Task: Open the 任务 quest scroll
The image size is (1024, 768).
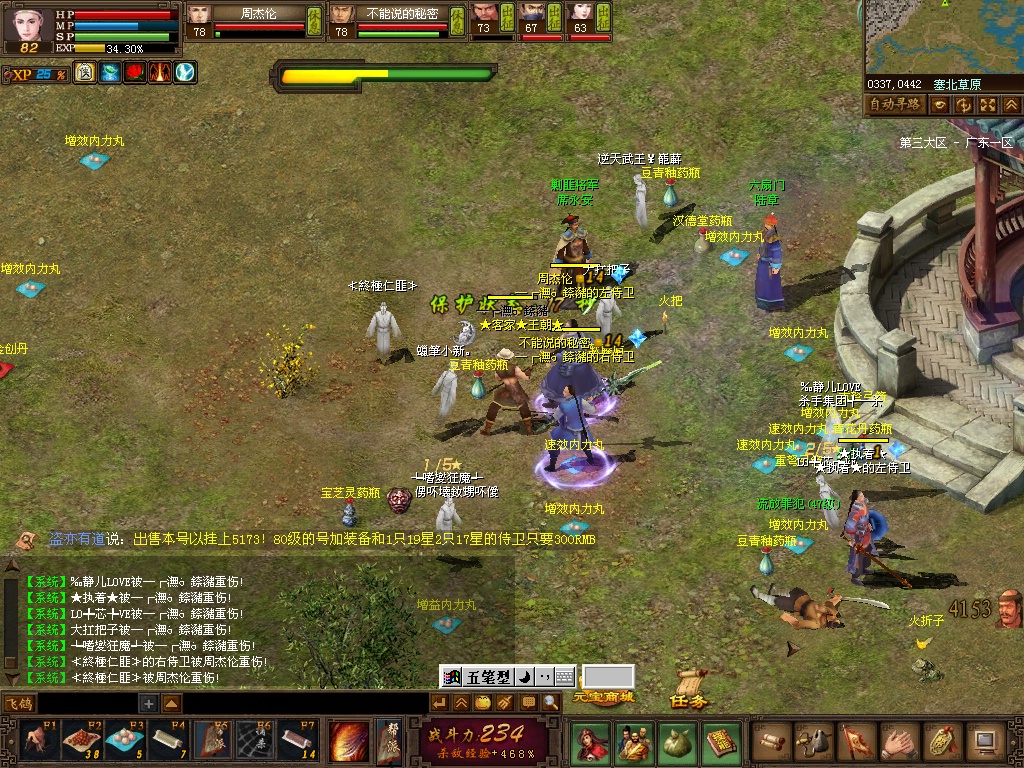Action: [690, 691]
